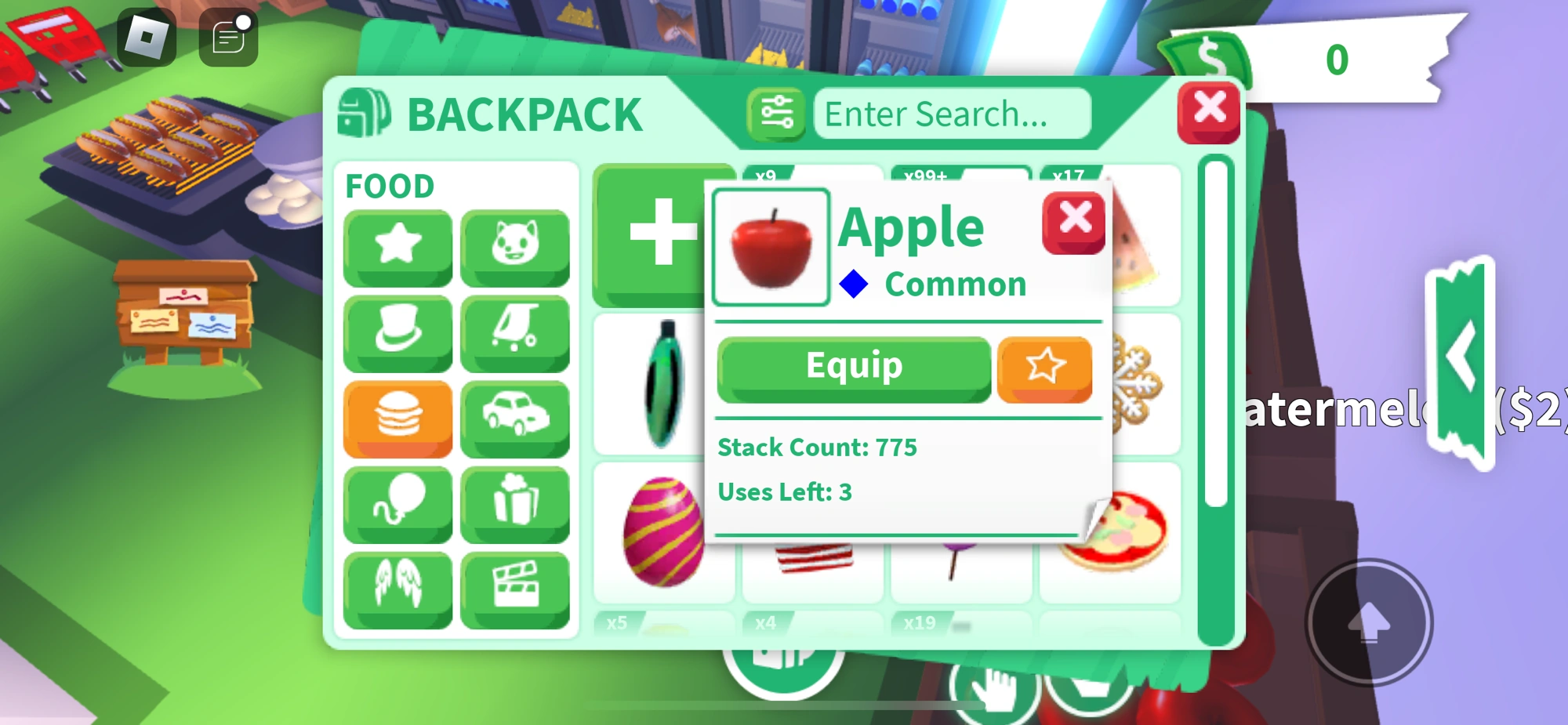The height and width of the screenshot is (725, 1568).
Task: Open the chat notification icon
Action: (x=228, y=37)
